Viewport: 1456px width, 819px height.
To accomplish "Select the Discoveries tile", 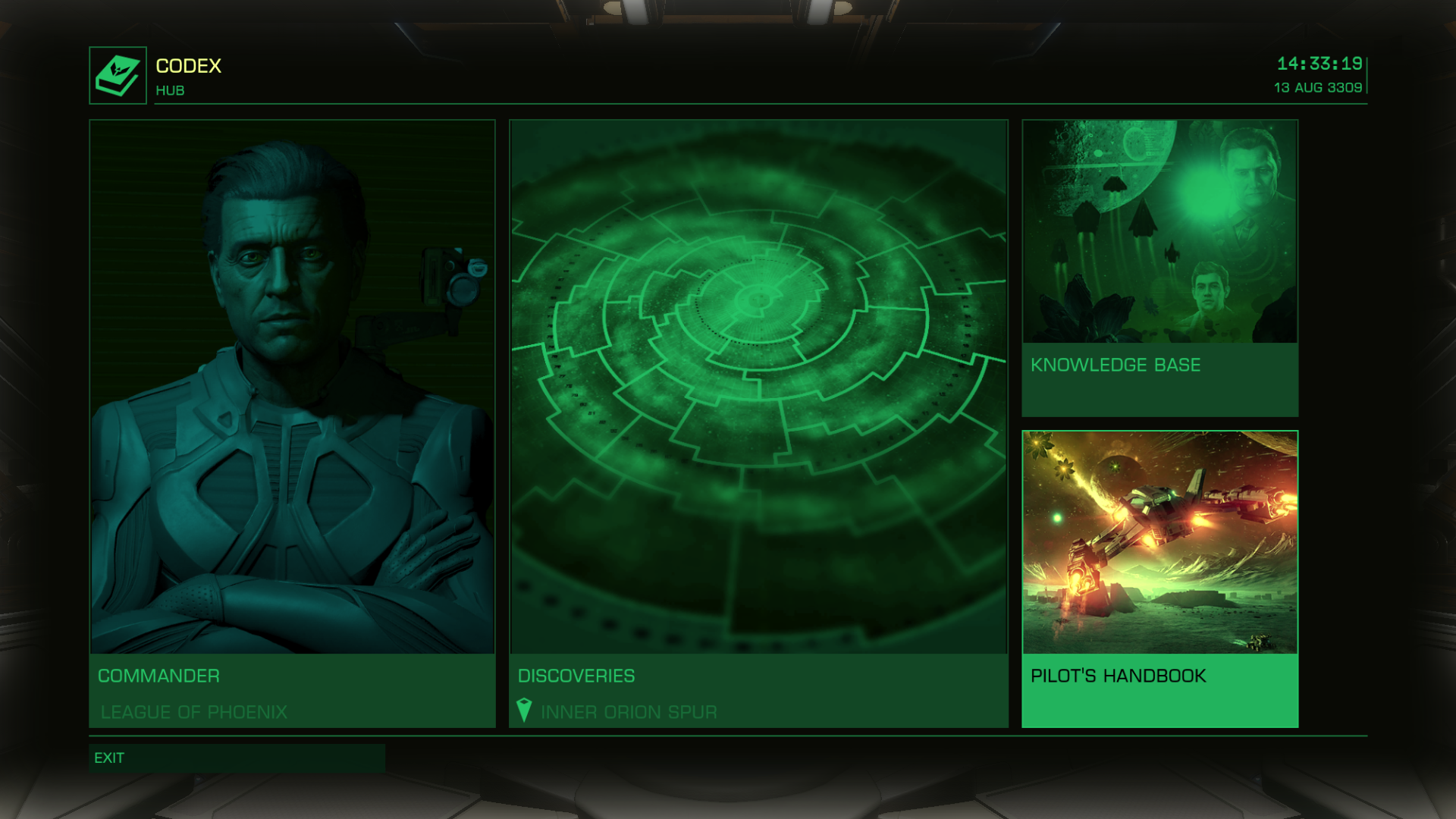I will [x=758, y=423].
